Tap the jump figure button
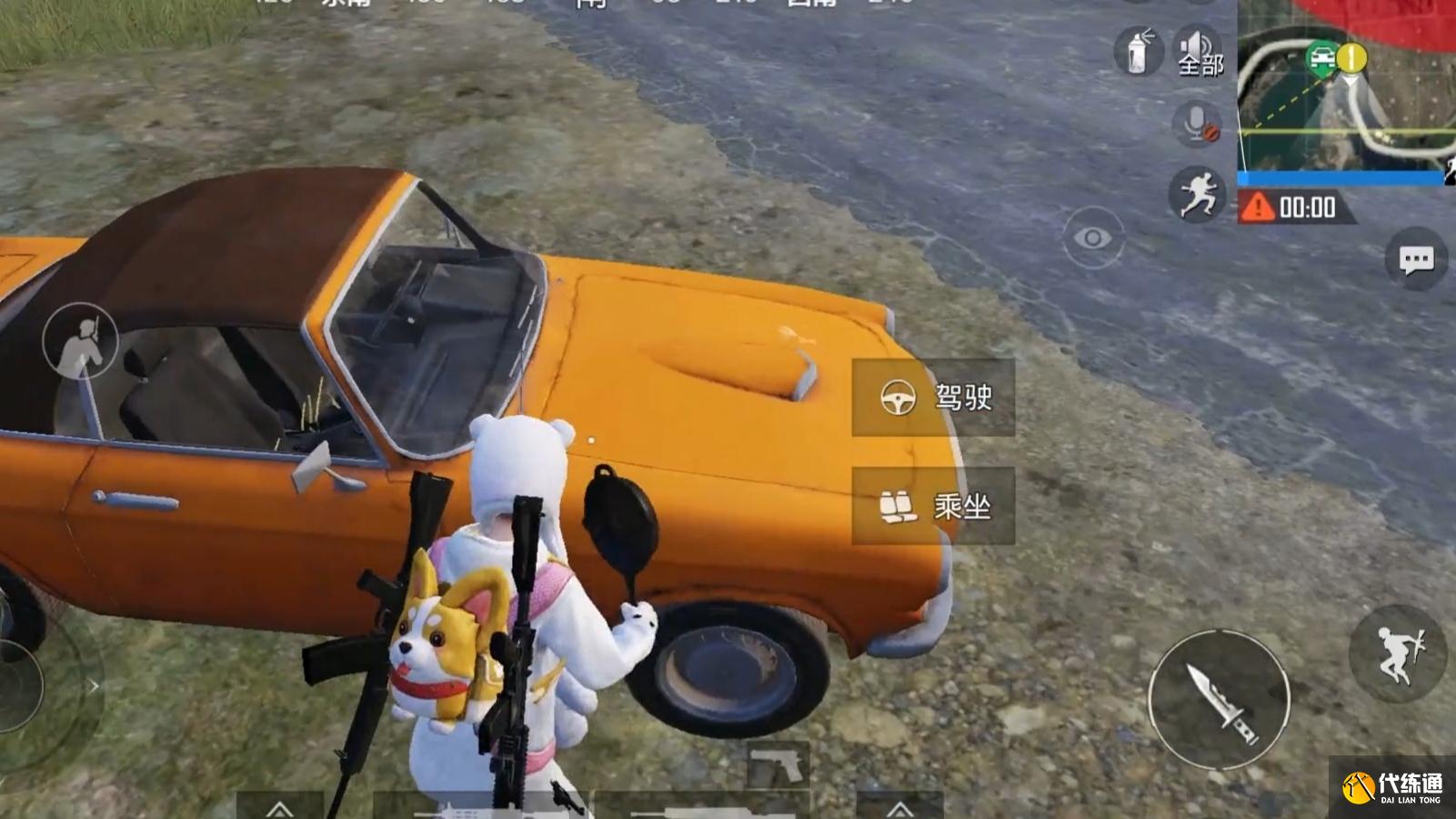This screenshot has width=1456, height=819. tap(1397, 653)
